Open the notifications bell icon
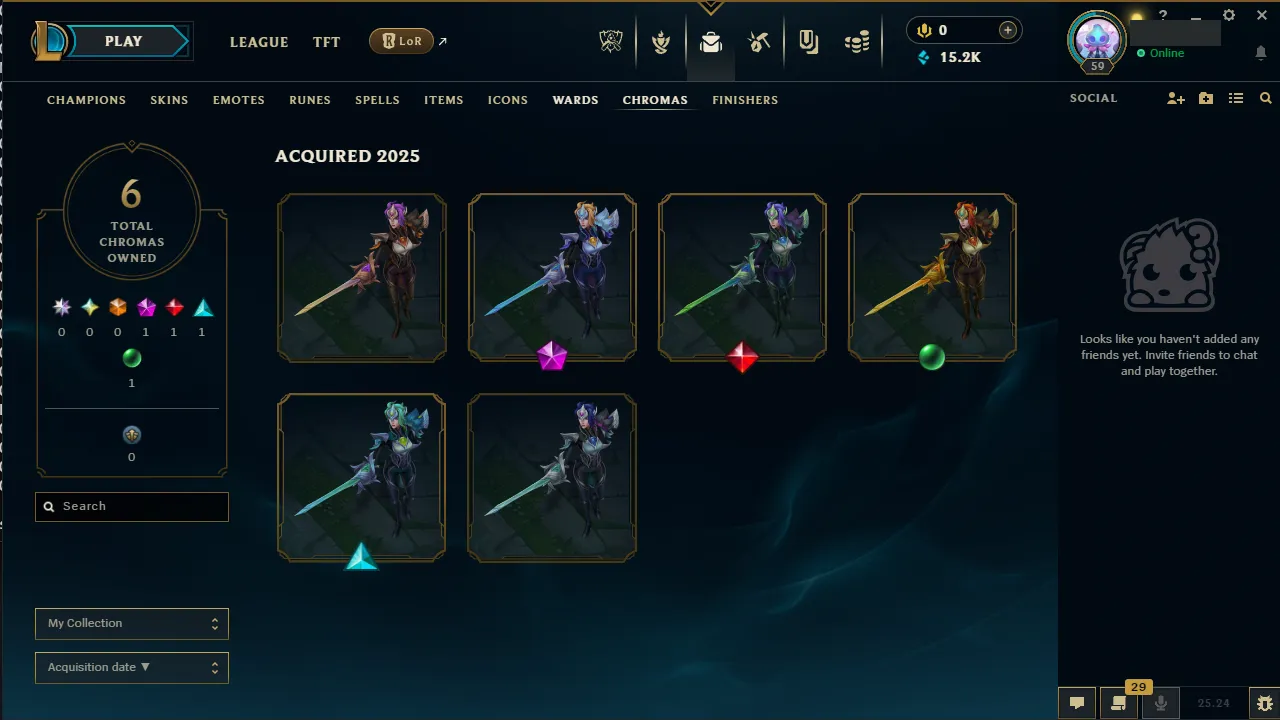Viewport: 1280px width, 720px height. click(x=1260, y=52)
